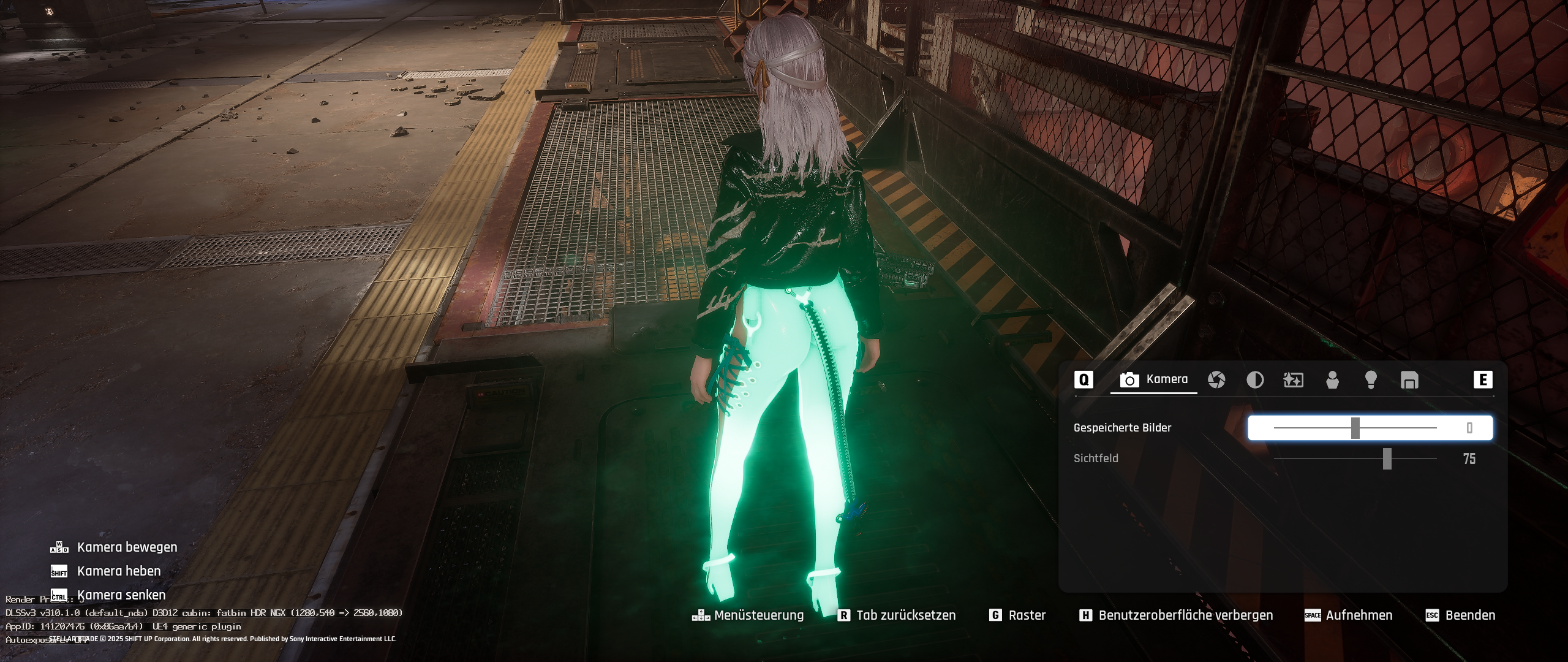The height and width of the screenshot is (662, 1568).
Task: Click the Gespeicherte Bilder slider
Action: 1355,428
